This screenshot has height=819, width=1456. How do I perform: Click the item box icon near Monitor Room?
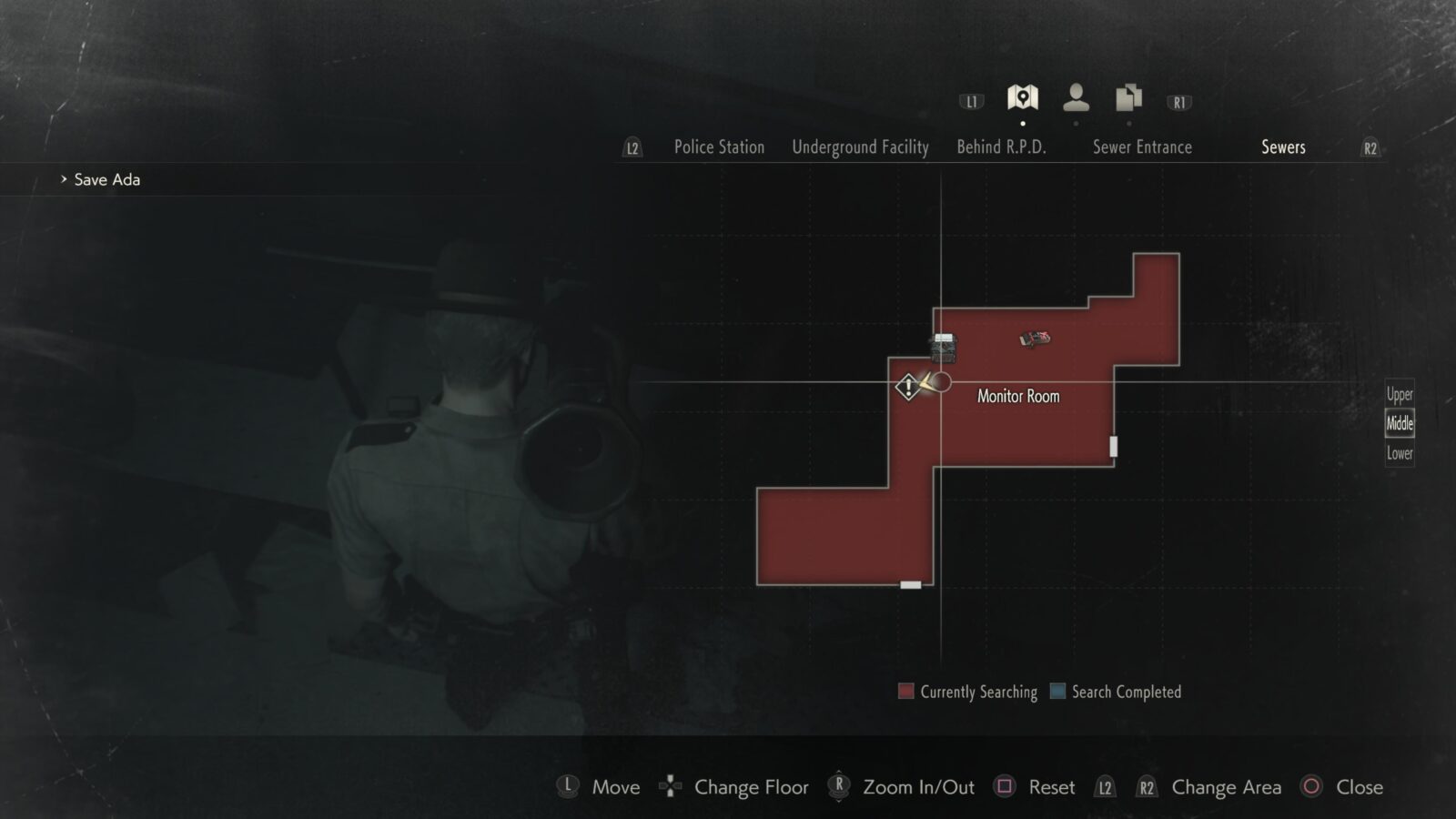(943, 346)
